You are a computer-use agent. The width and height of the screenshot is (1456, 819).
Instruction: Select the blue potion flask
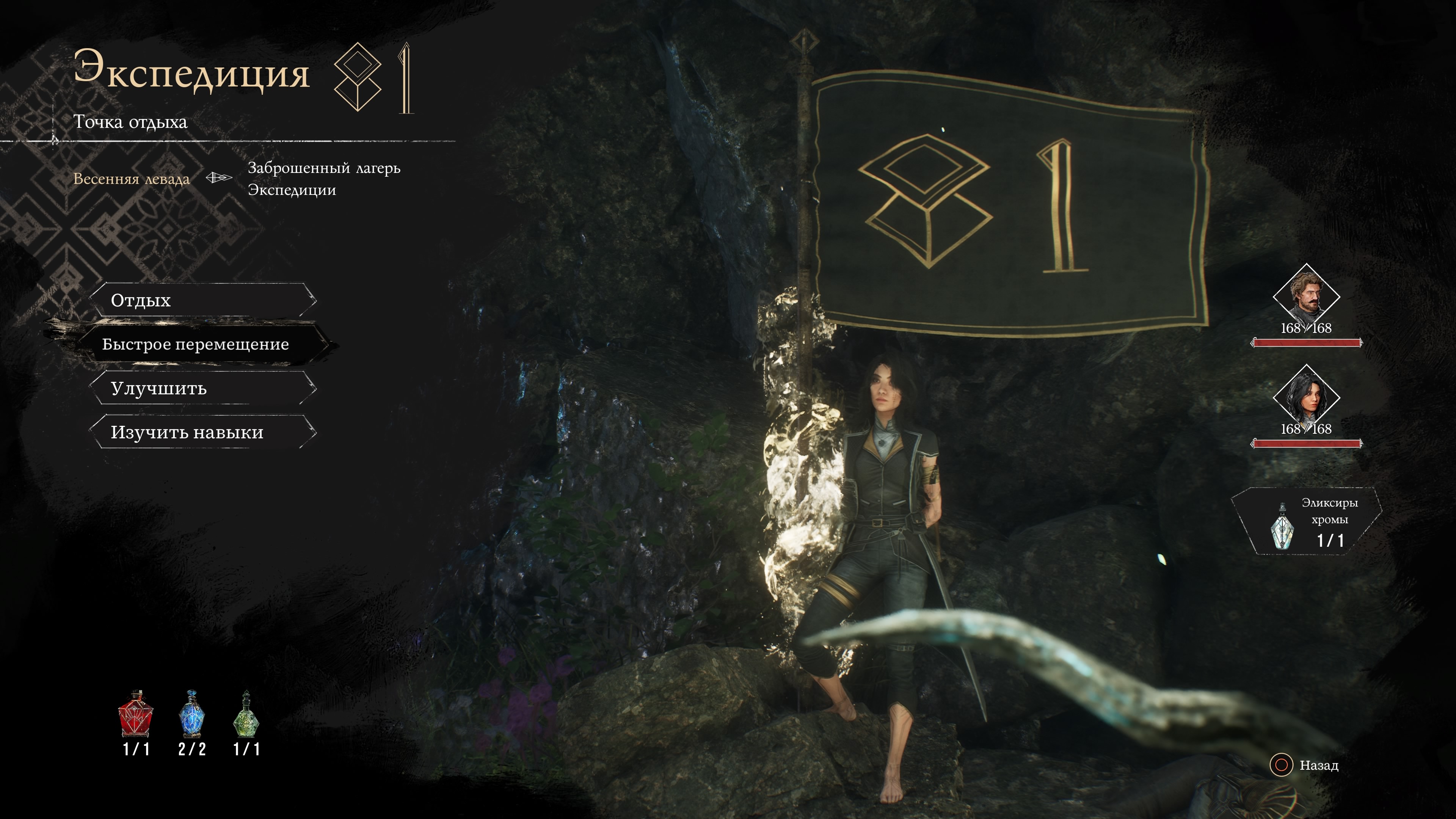click(191, 714)
